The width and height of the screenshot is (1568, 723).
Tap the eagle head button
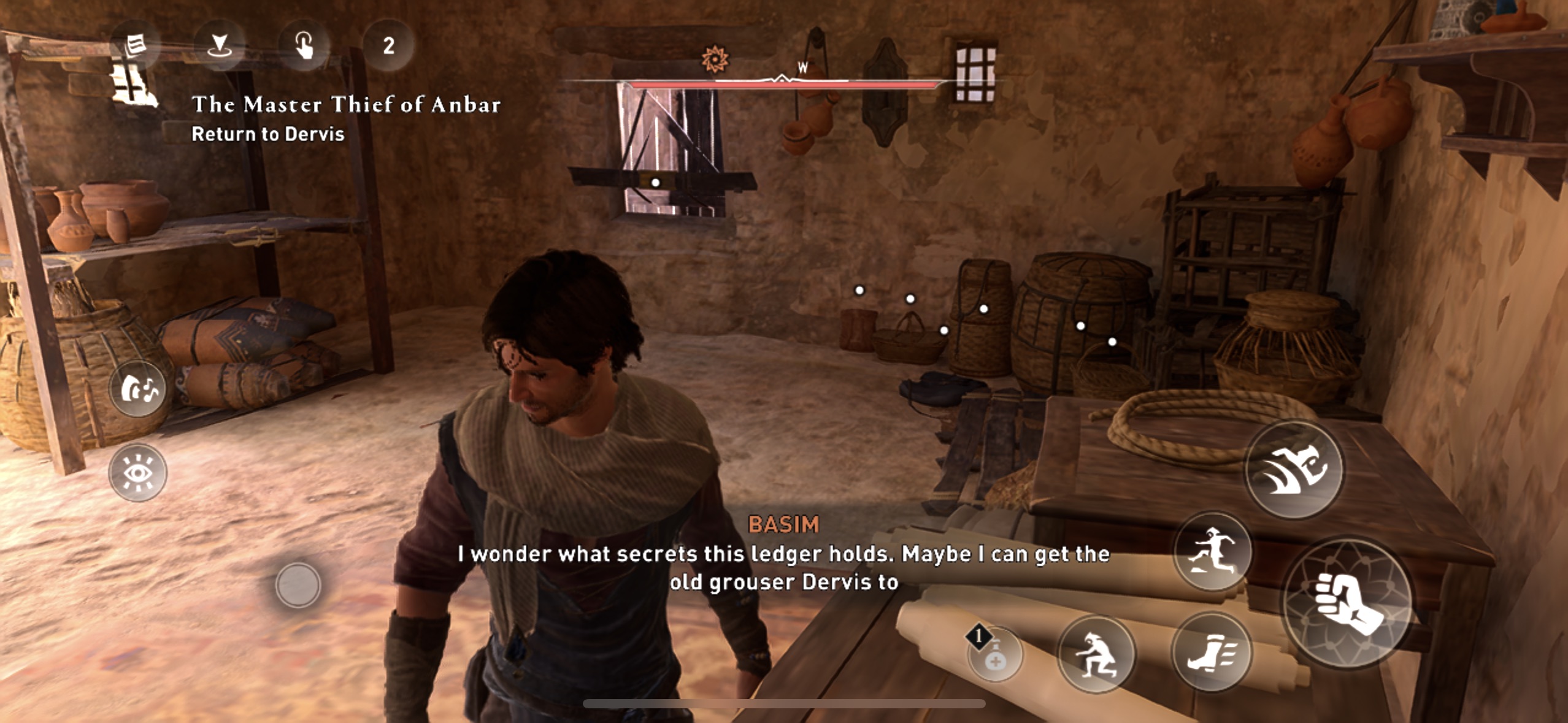click(x=1294, y=469)
